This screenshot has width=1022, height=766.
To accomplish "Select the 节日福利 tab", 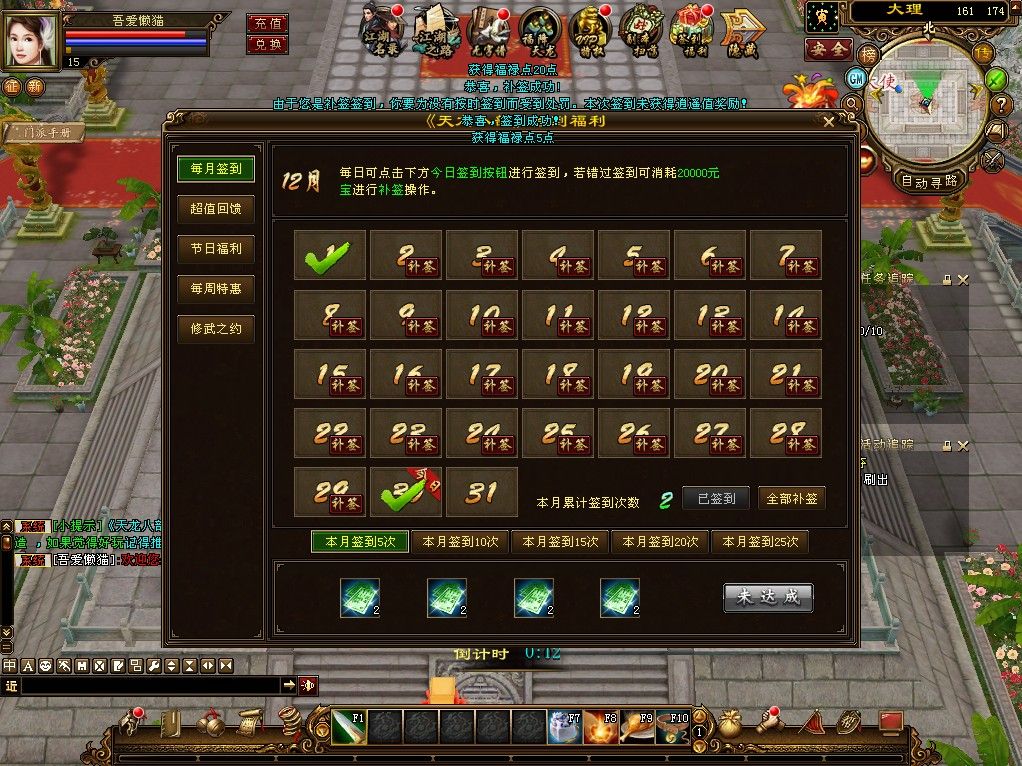I will [215, 249].
